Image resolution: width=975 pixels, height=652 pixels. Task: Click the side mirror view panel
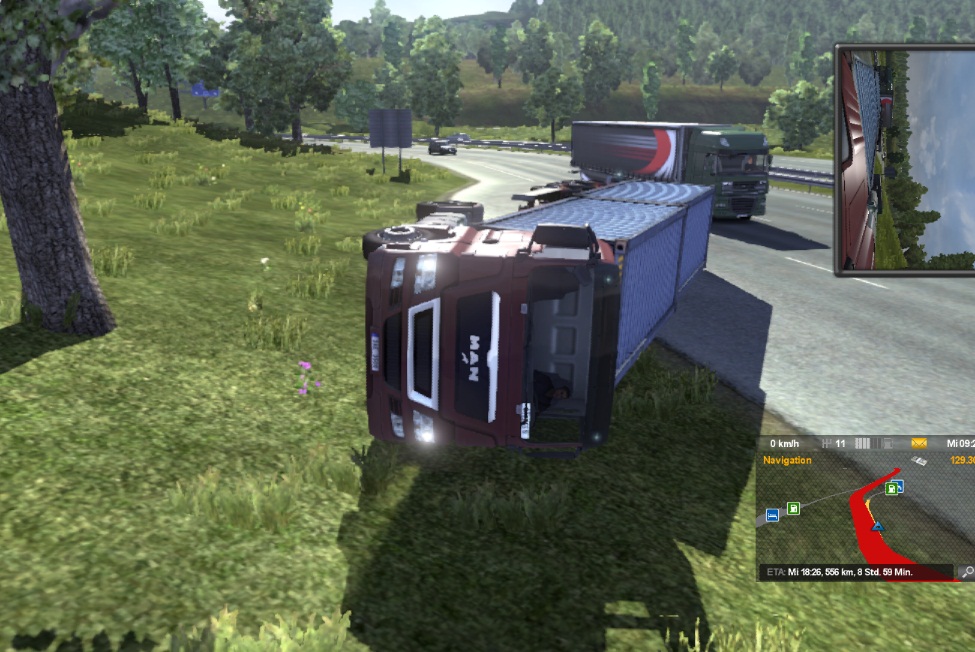coord(905,159)
